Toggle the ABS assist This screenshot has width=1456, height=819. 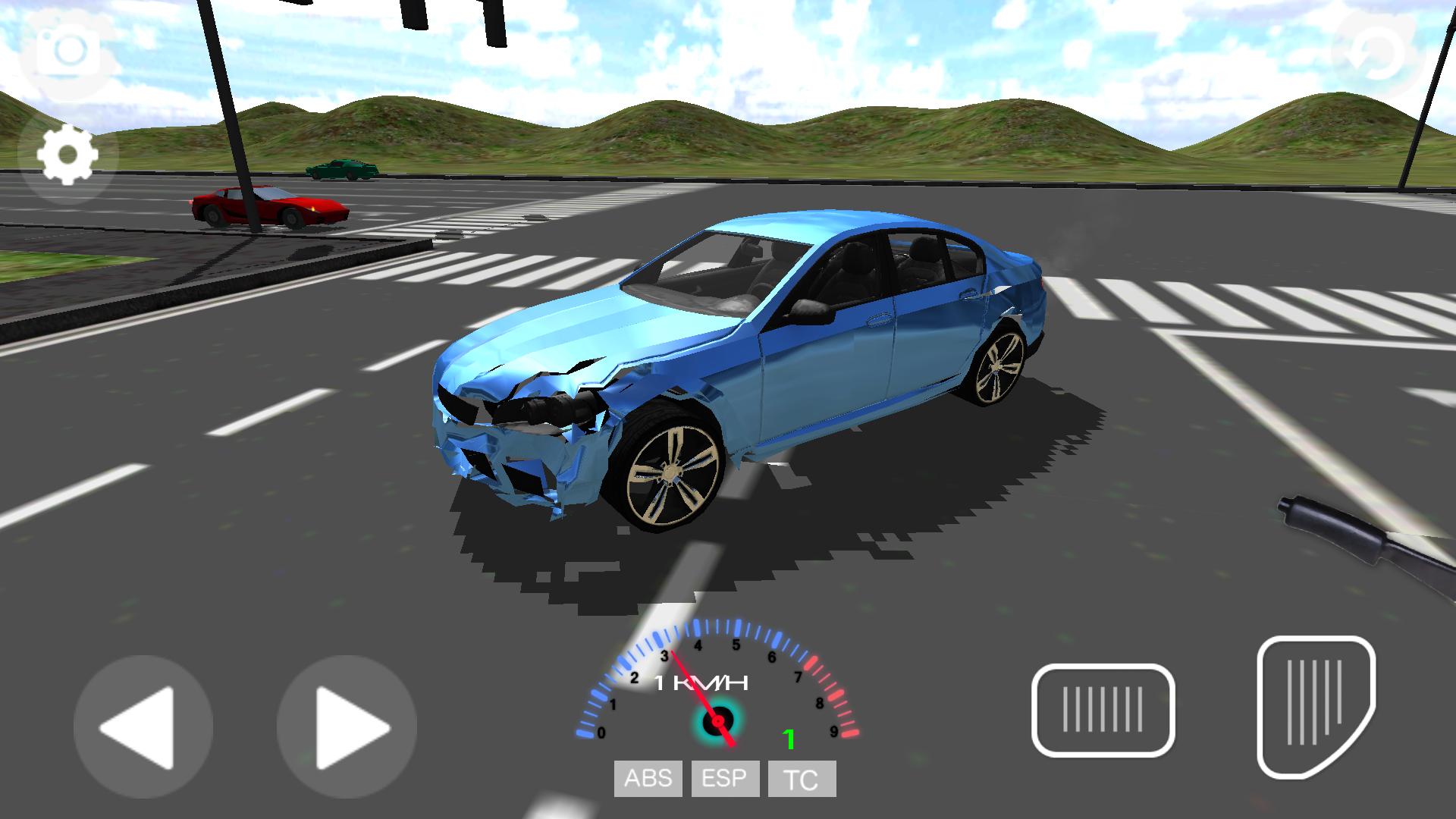coord(647,777)
